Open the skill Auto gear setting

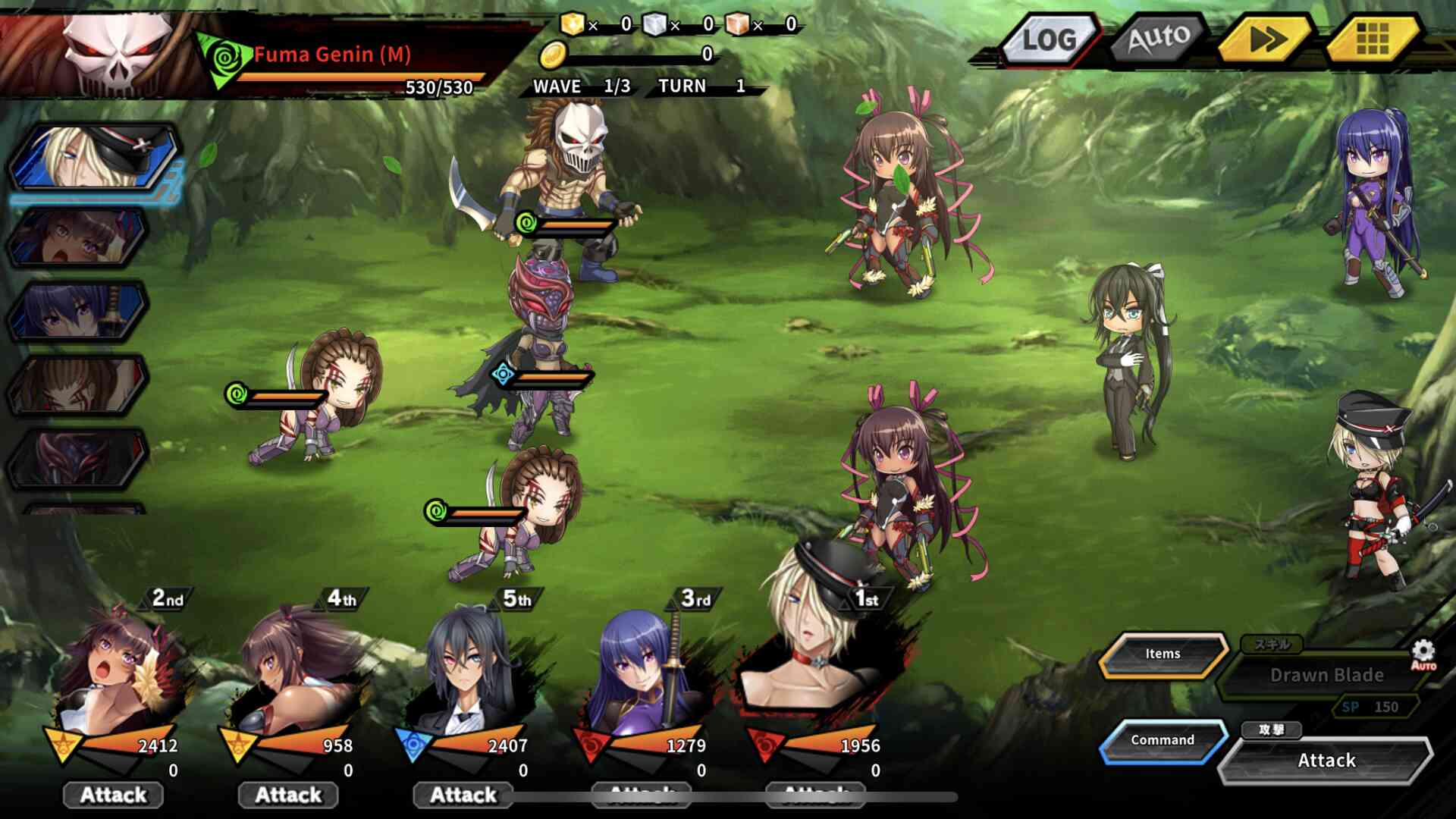[x=1423, y=654]
